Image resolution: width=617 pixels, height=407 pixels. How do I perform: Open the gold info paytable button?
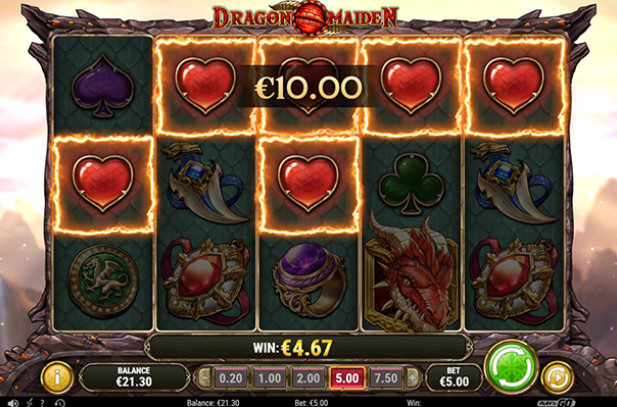coord(55,377)
